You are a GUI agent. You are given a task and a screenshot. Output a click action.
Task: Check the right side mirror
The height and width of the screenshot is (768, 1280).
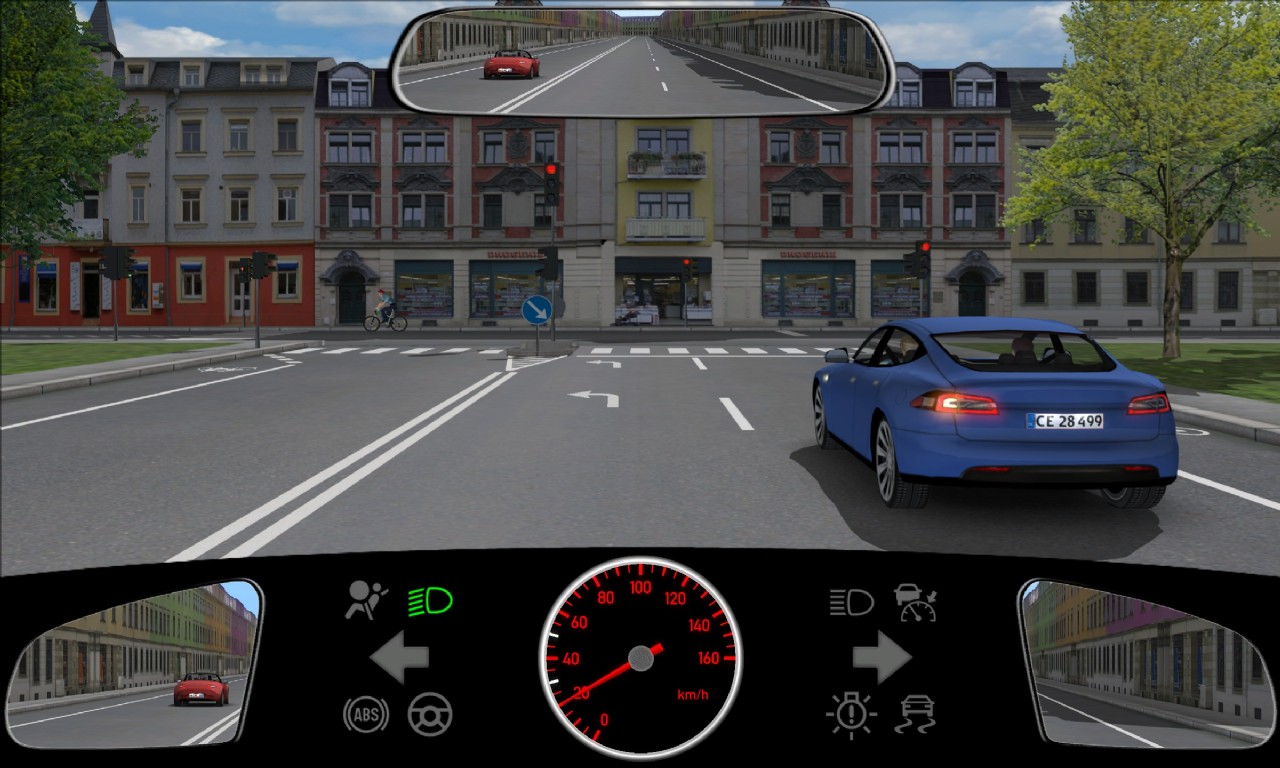[1146, 662]
